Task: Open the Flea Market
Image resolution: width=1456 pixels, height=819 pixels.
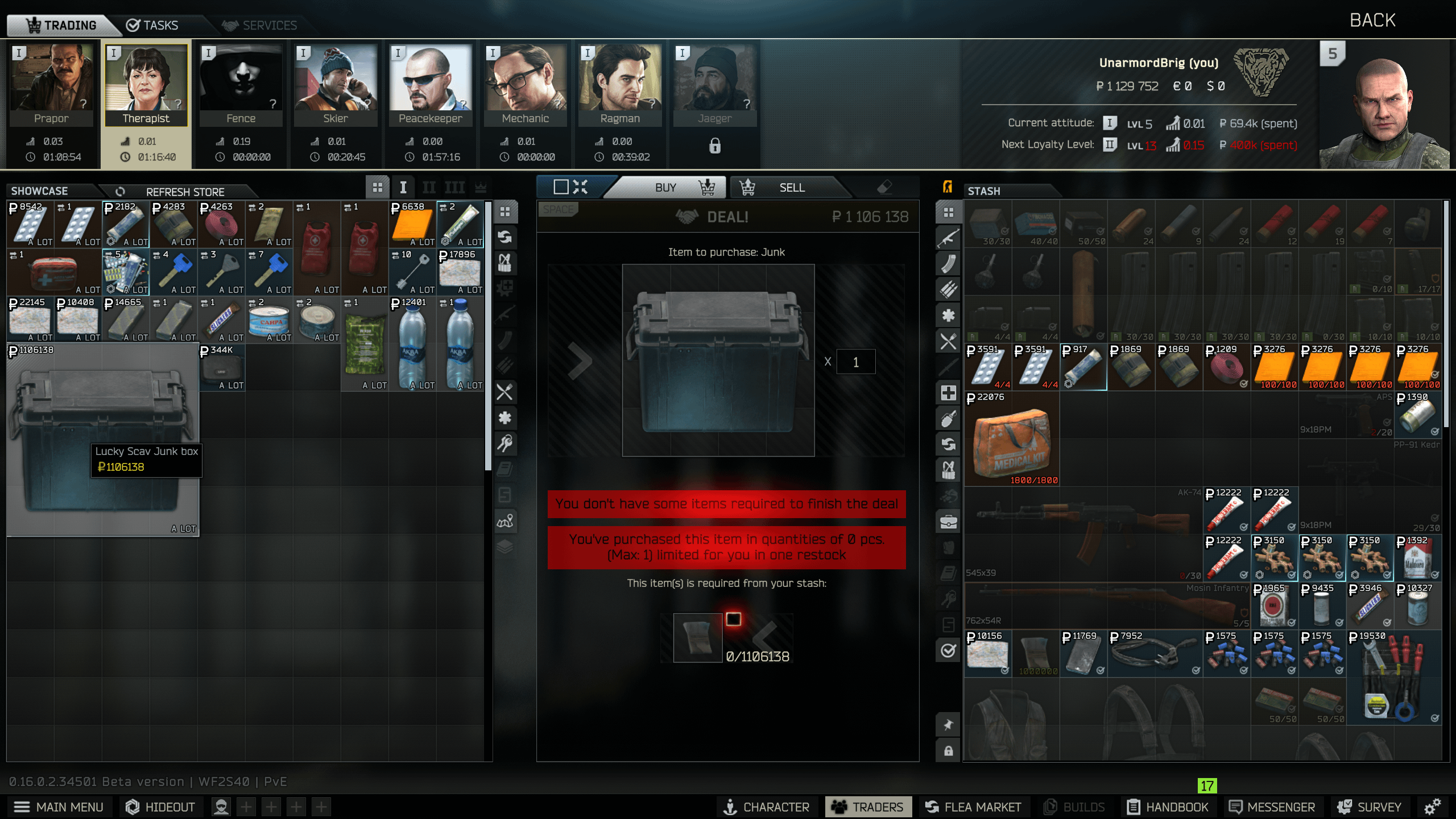Action: (973, 807)
